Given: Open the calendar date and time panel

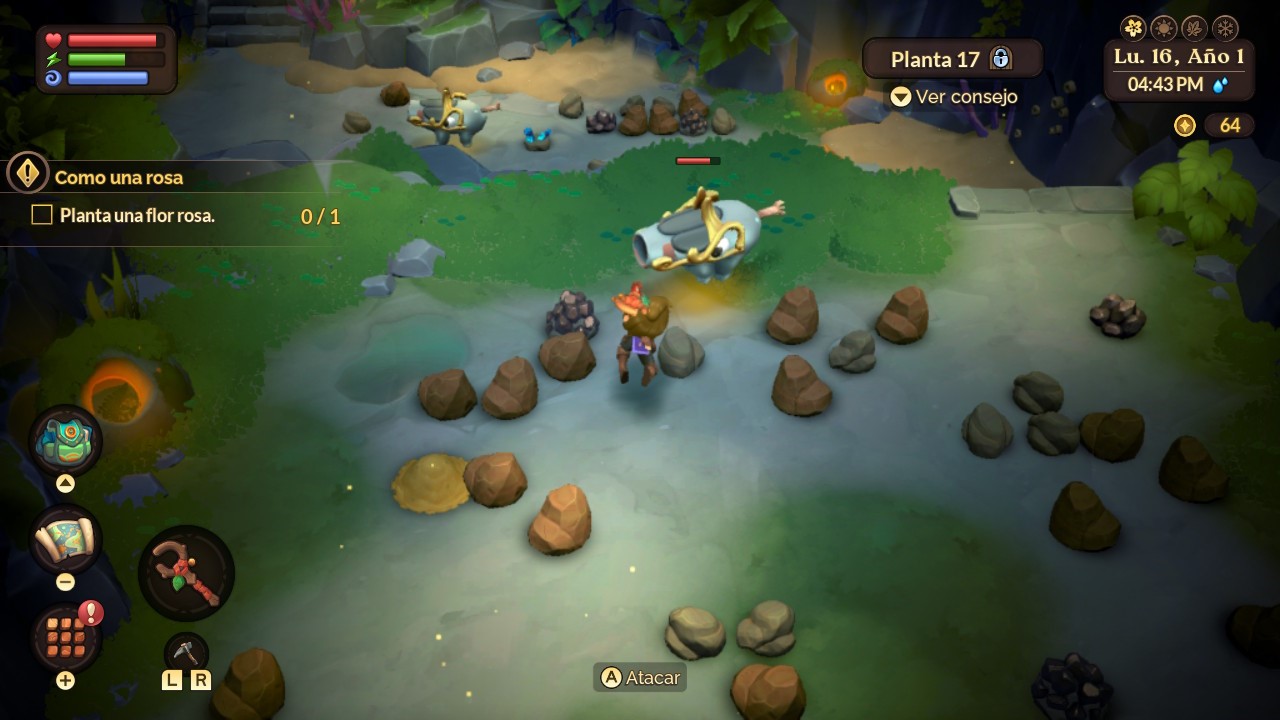Looking at the screenshot, I should coord(1179,70).
